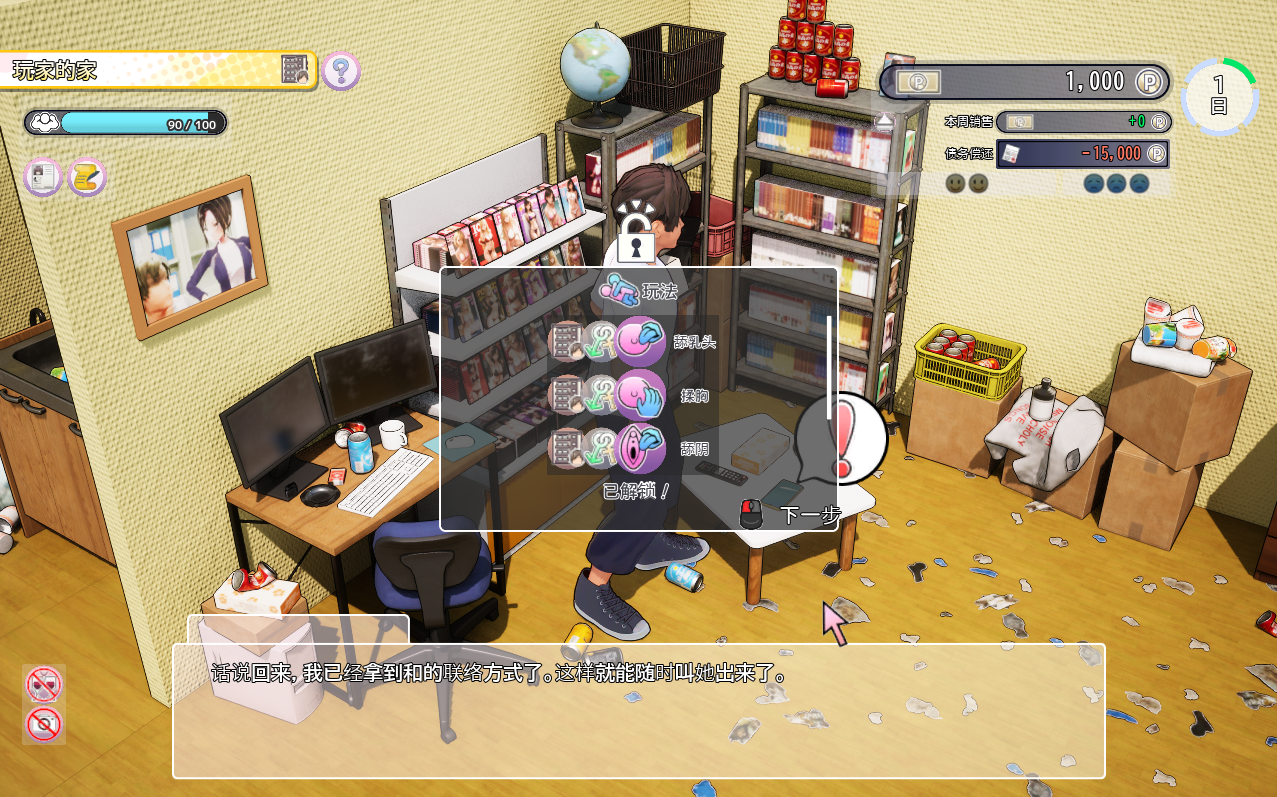Open the yellow scroll quest log
The image size is (1277, 797).
pyautogui.click(x=87, y=178)
